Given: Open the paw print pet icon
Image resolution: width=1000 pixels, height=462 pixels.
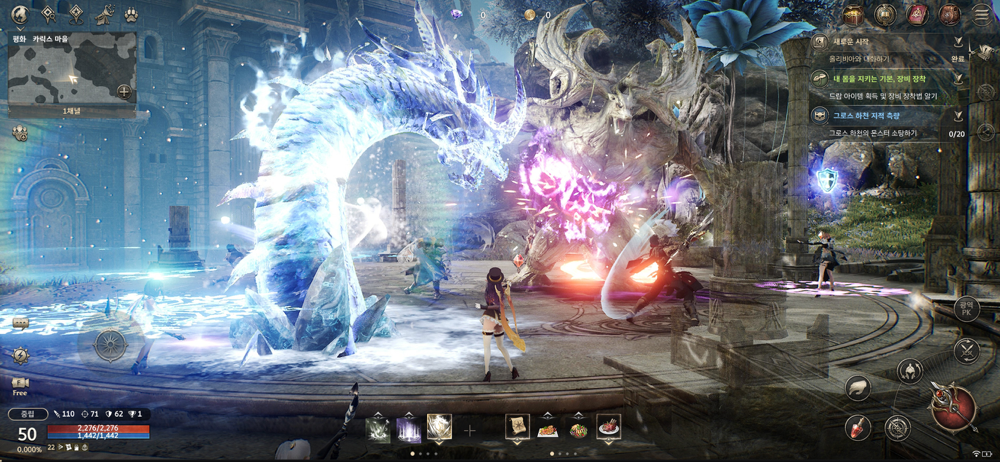Looking at the screenshot, I should click(x=132, y=15).
